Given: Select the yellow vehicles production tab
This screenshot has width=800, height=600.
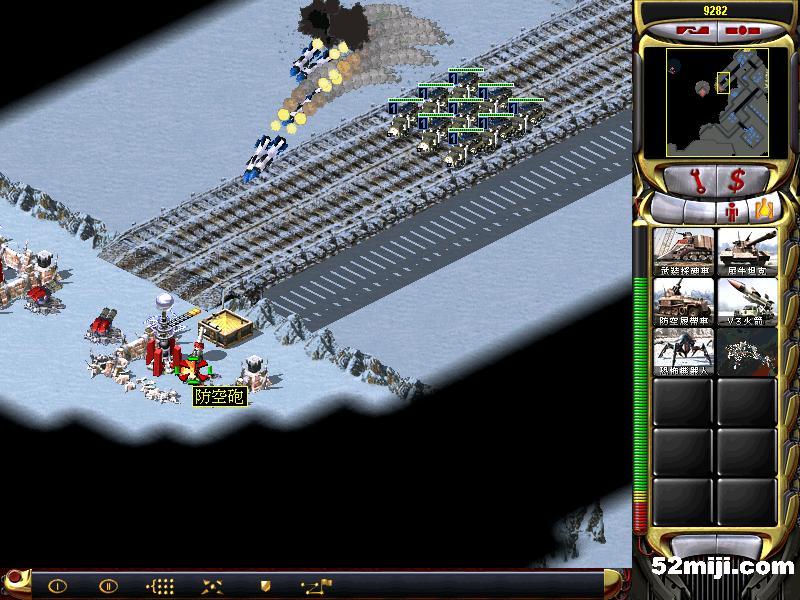Looking at the screenshot, I should 764,210.
